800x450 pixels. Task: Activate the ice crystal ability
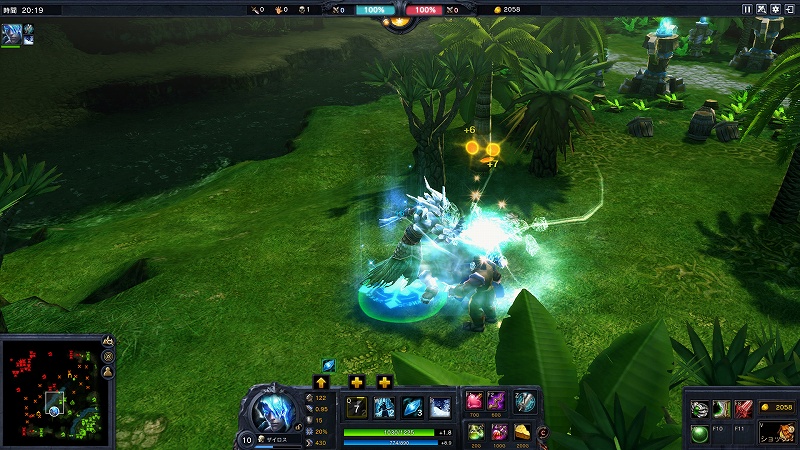(413, 407)
